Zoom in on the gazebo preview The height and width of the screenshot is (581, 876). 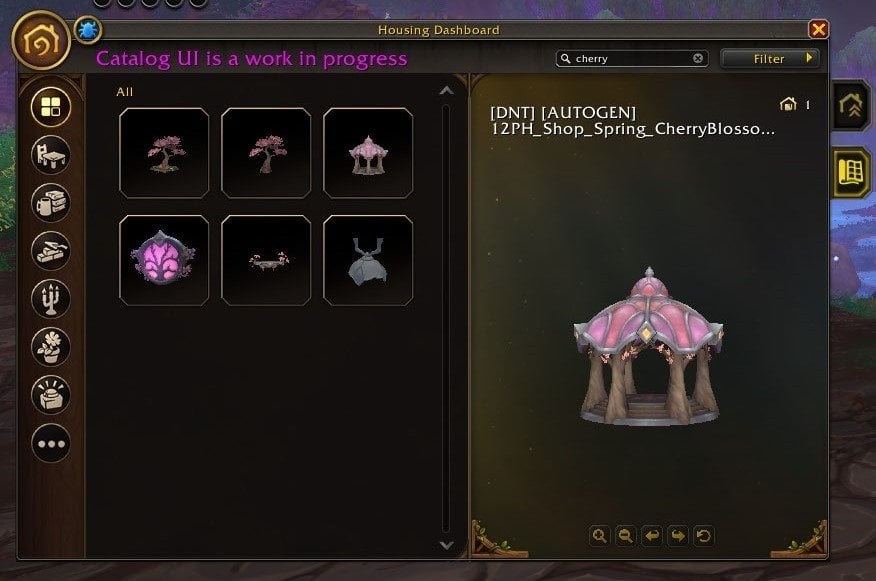[x=599, y=536]
